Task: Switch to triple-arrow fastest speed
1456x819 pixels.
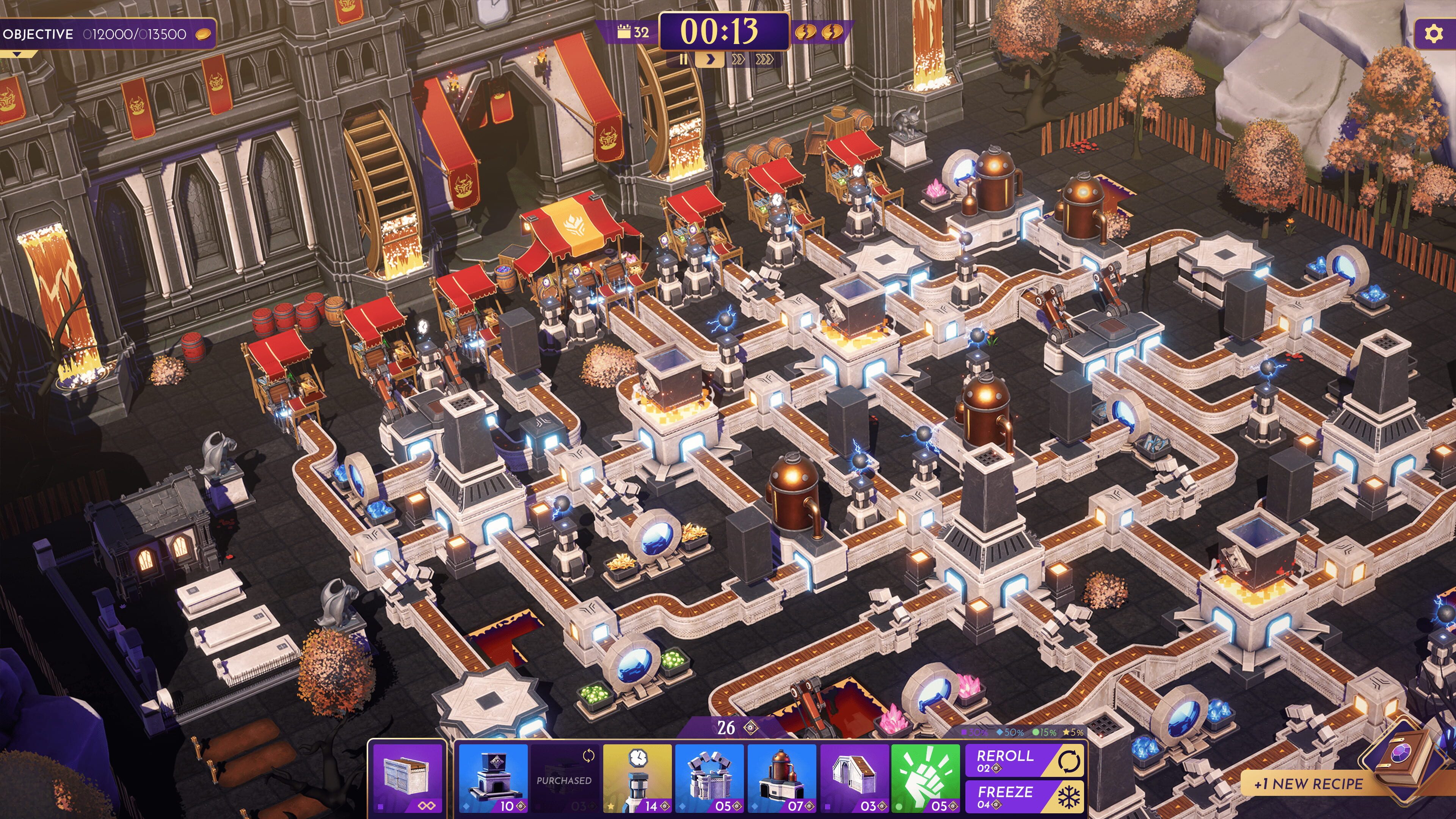Action: (765, 60)
